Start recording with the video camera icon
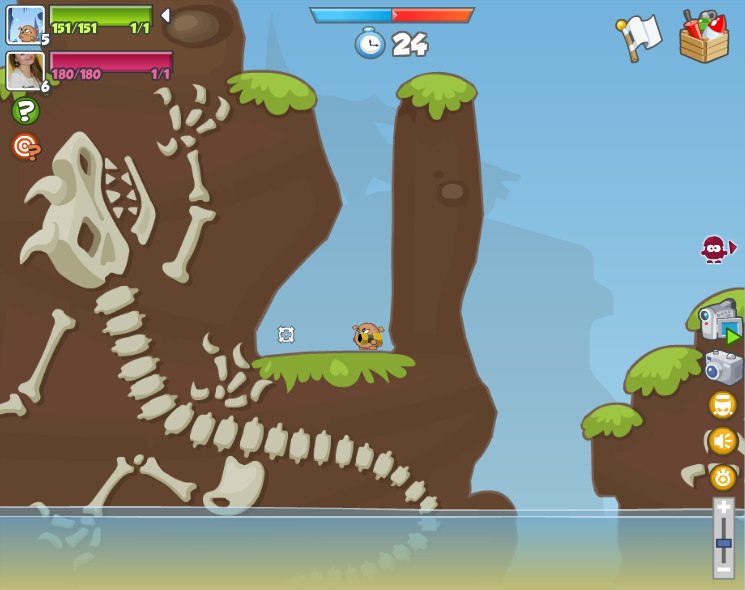 tap(720, 322)
